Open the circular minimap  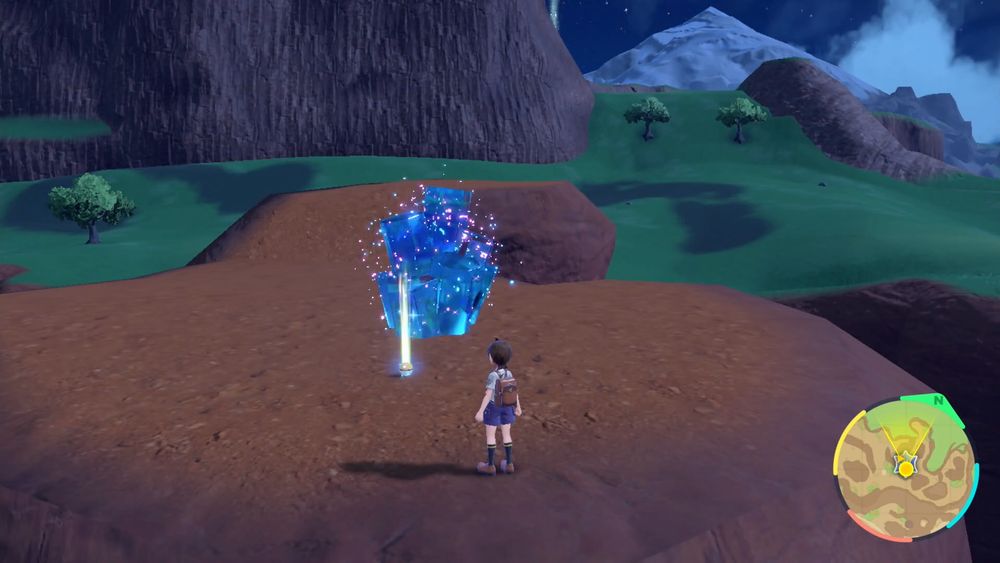pyautogui.click(x=905, y=468)
